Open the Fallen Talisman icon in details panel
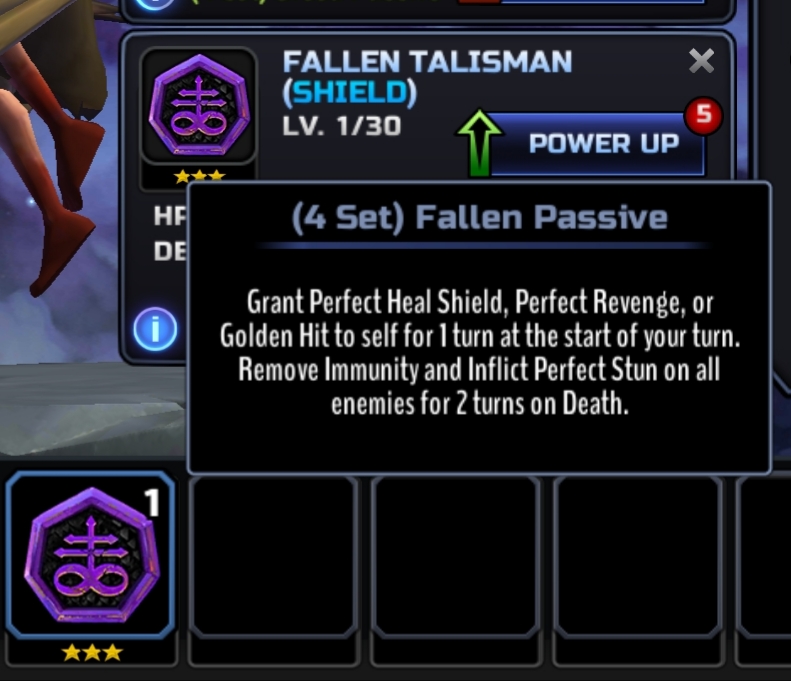Viewport: 791px width, 681px height. pyautogui.click(x=198, y=106)
